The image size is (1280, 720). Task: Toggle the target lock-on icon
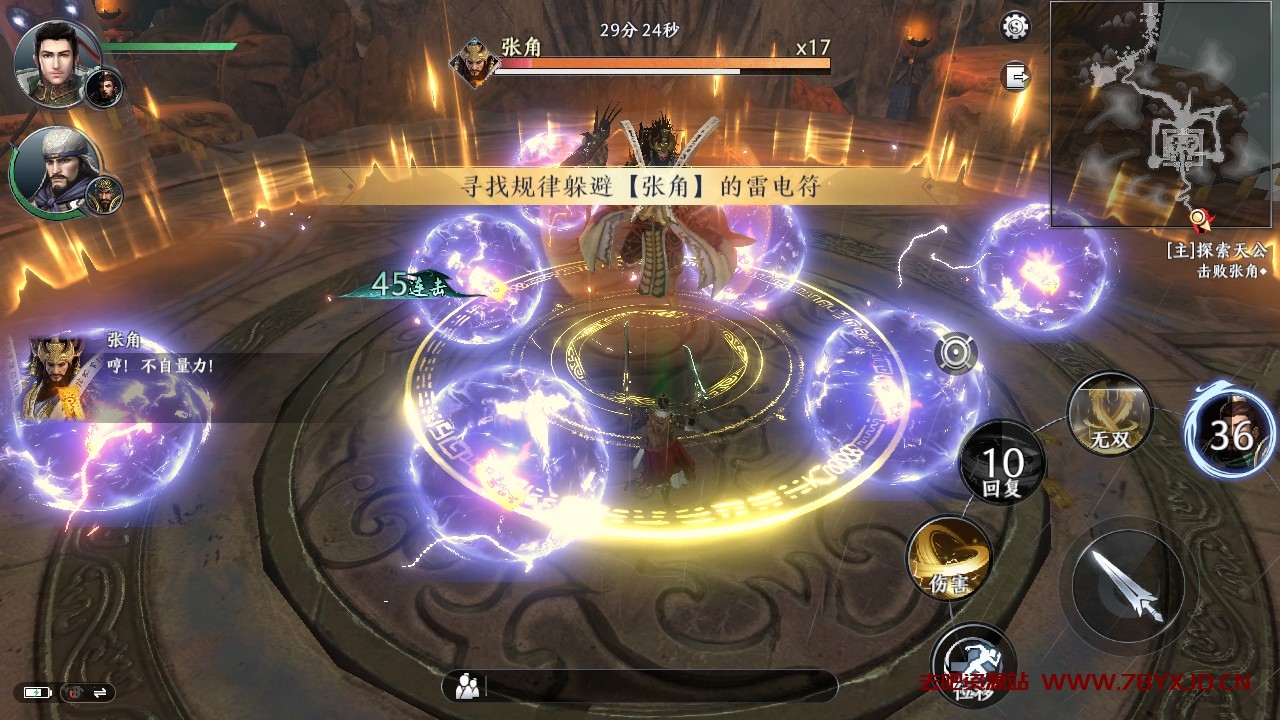957,354
